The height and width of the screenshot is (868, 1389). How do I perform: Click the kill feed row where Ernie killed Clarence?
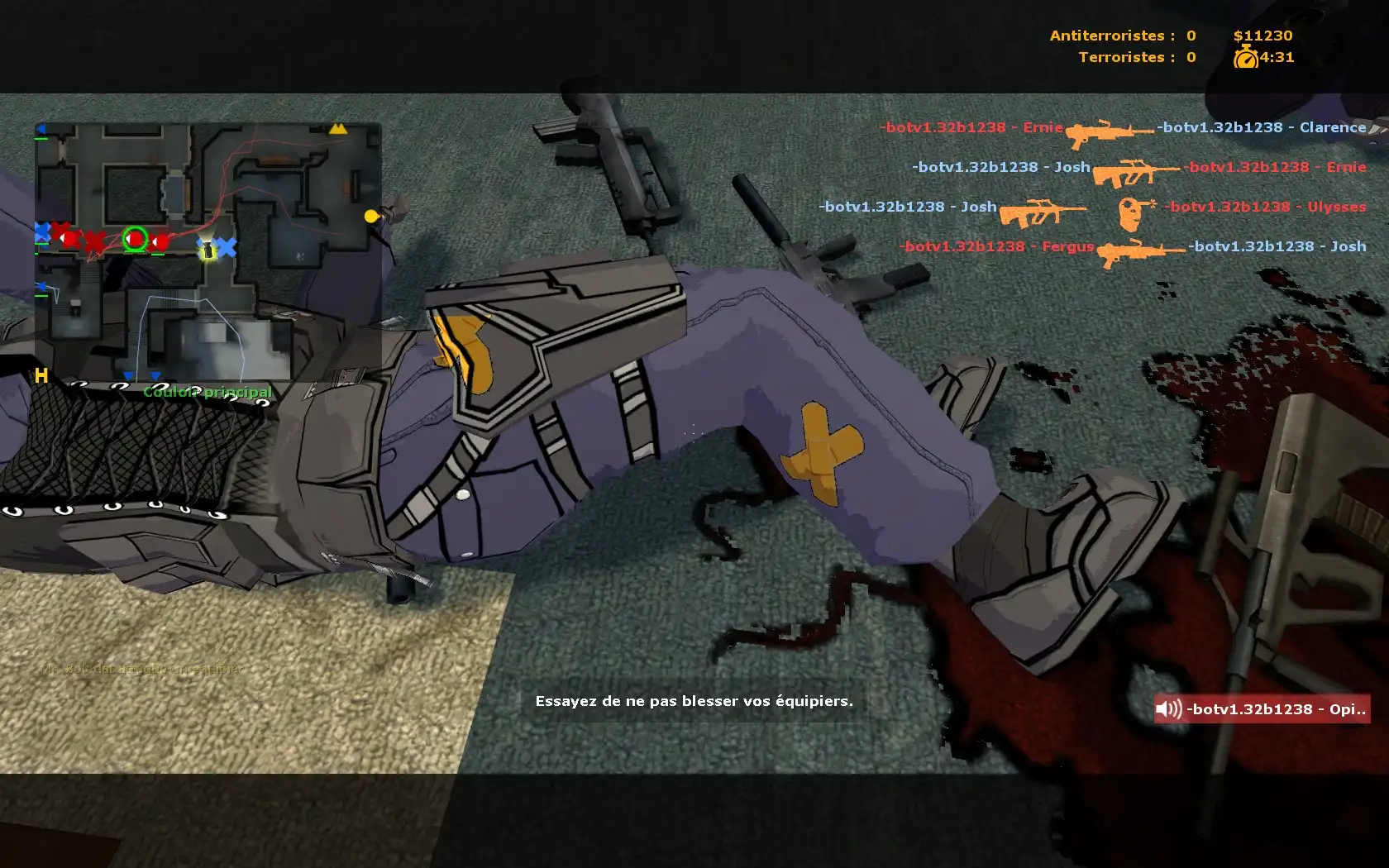pyautogui.click(x=1123, y=128)
